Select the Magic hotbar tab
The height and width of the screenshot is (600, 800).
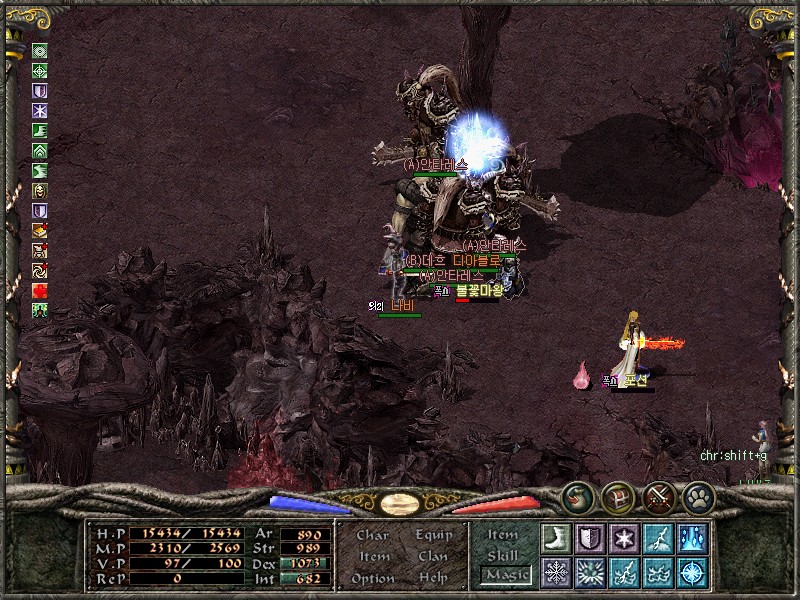pyautogui.click(x=504, y=575)
